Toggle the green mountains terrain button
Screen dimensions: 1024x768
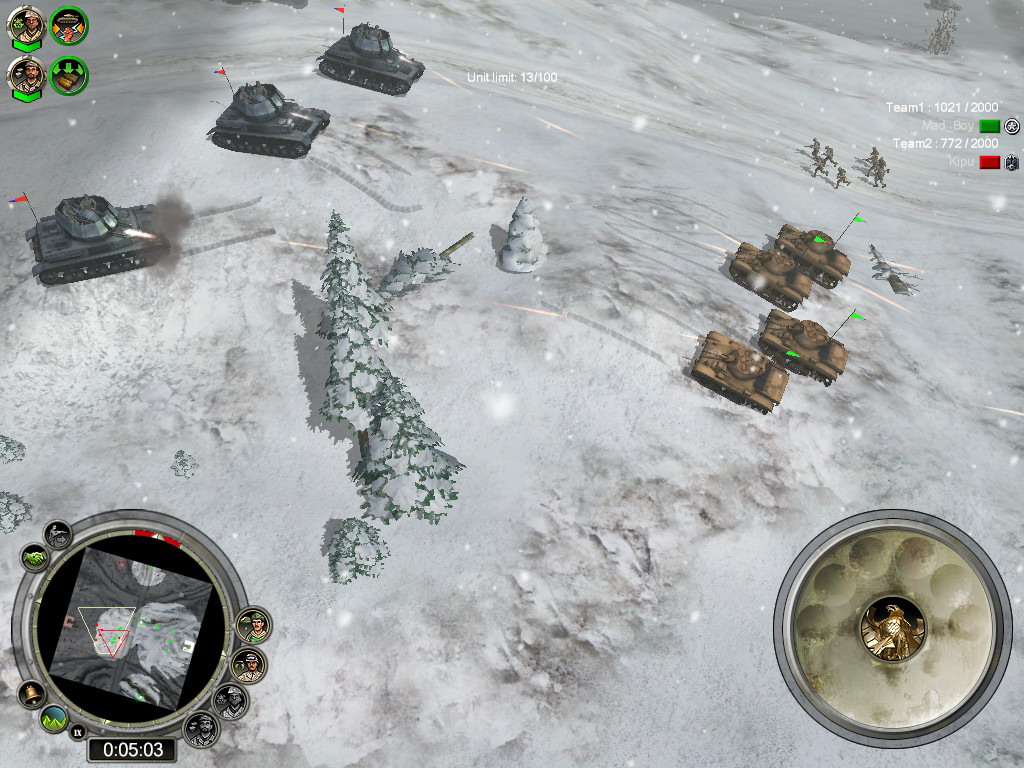point(54,718)
